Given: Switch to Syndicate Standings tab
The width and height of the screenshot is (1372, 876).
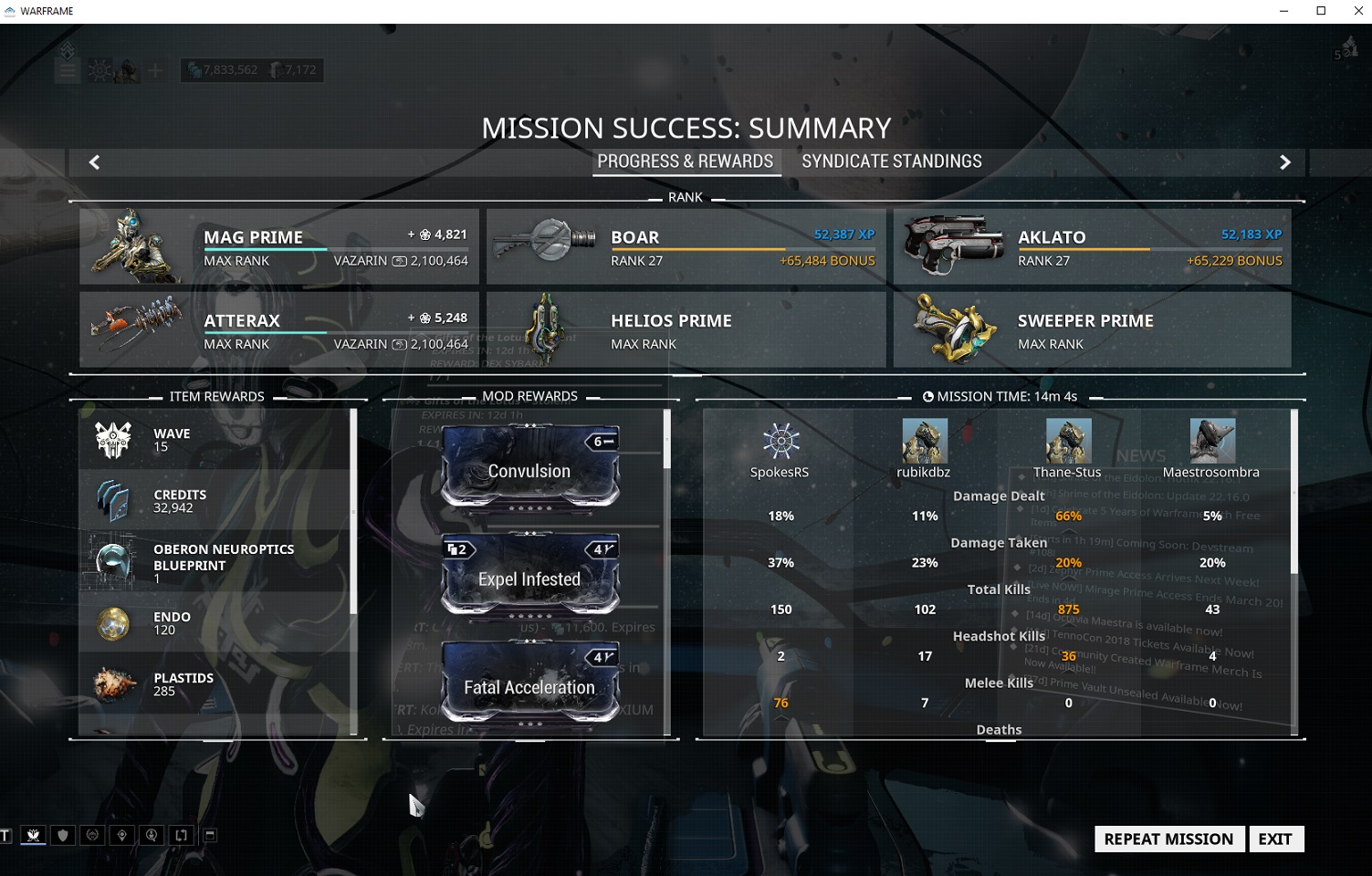Looking at the screenshot, I should tap(891, 162).
